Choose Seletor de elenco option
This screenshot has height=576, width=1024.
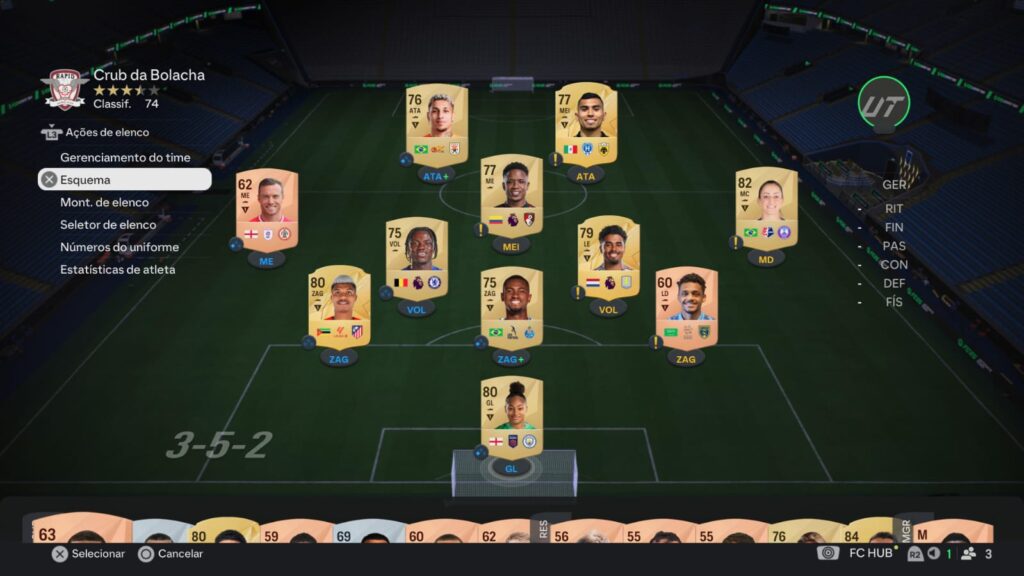108,225
